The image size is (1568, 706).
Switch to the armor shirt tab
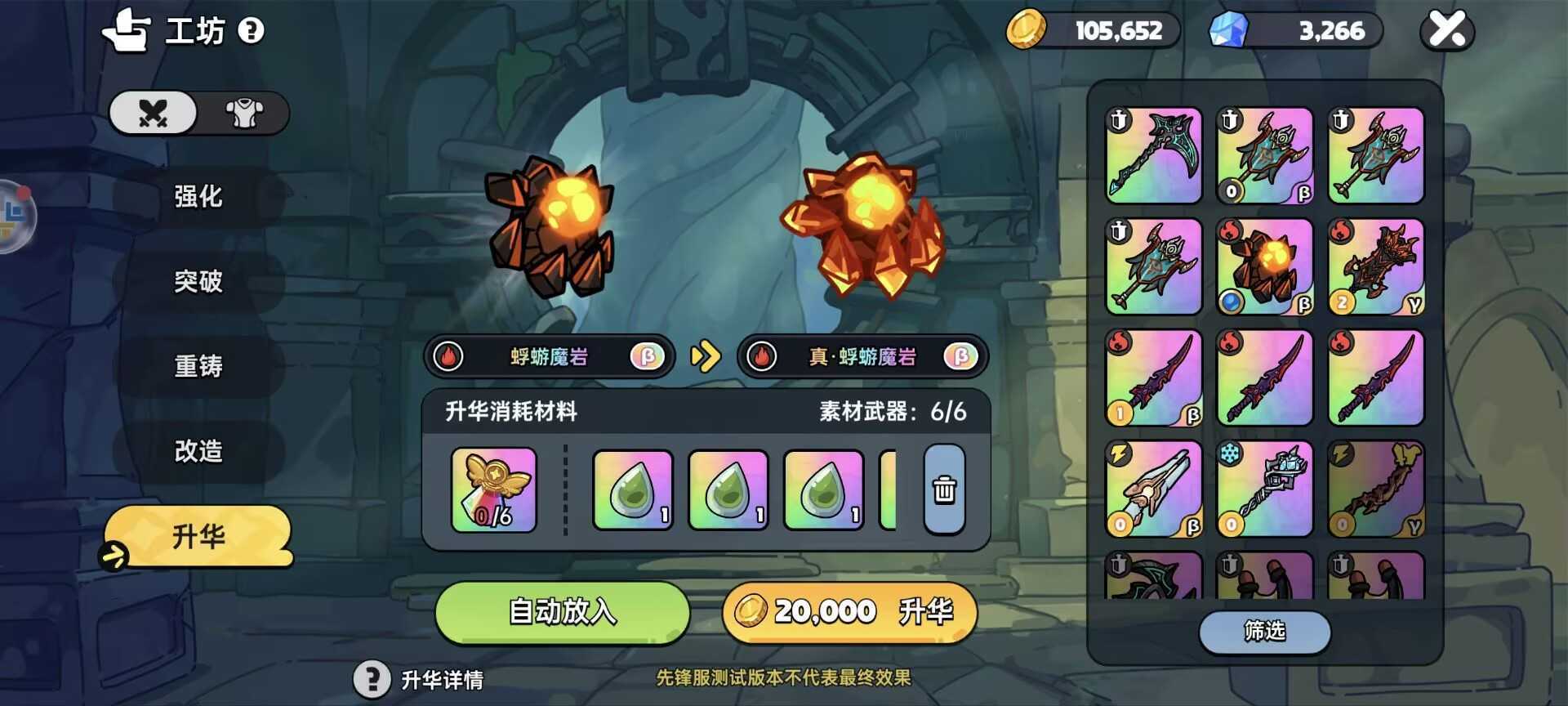(243, 113)
